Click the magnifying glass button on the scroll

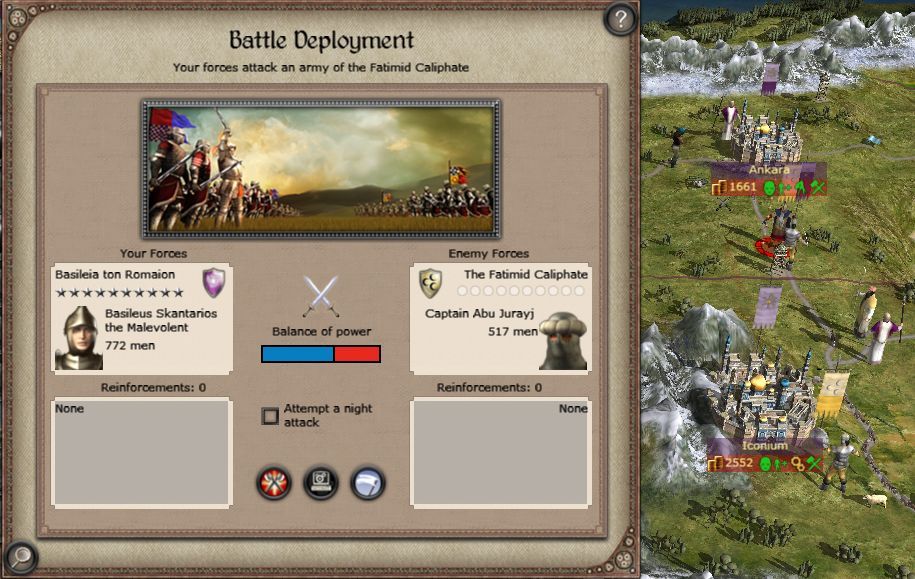pyautogui.click(x=19, y=556)
